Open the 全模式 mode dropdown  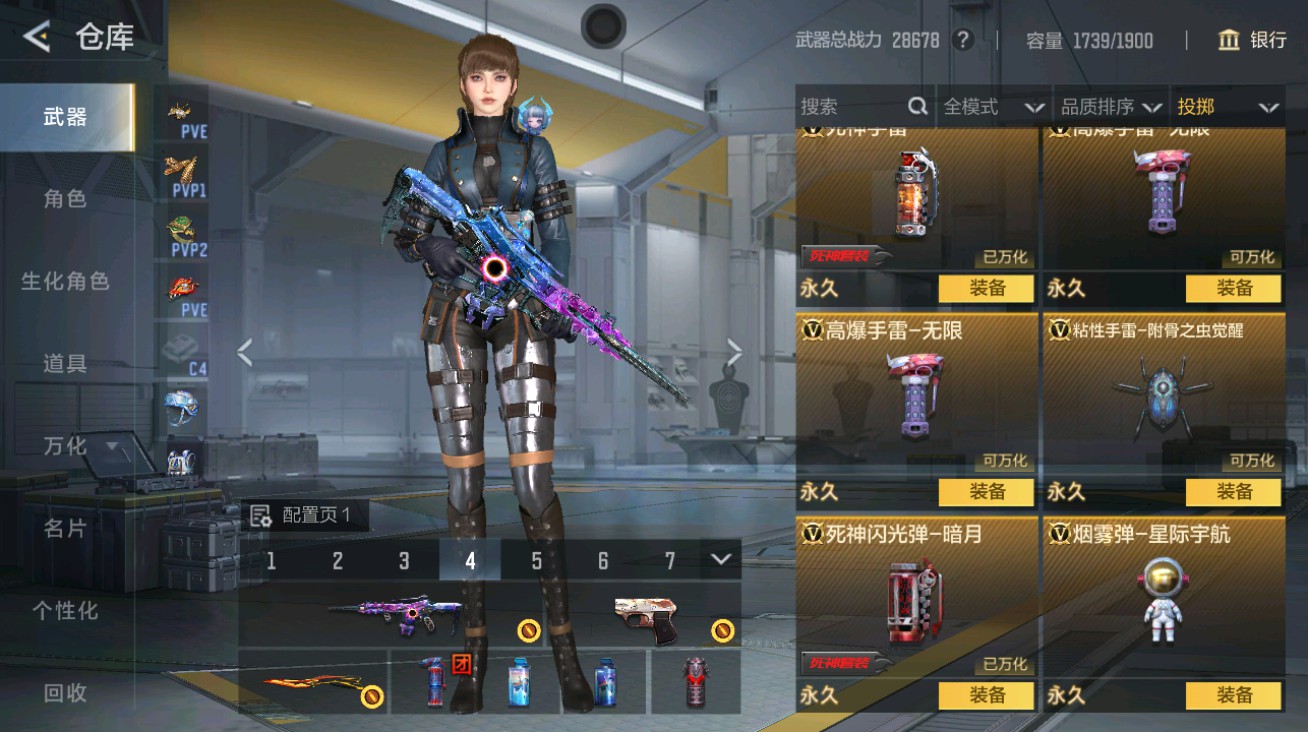[x=993, y=107]
